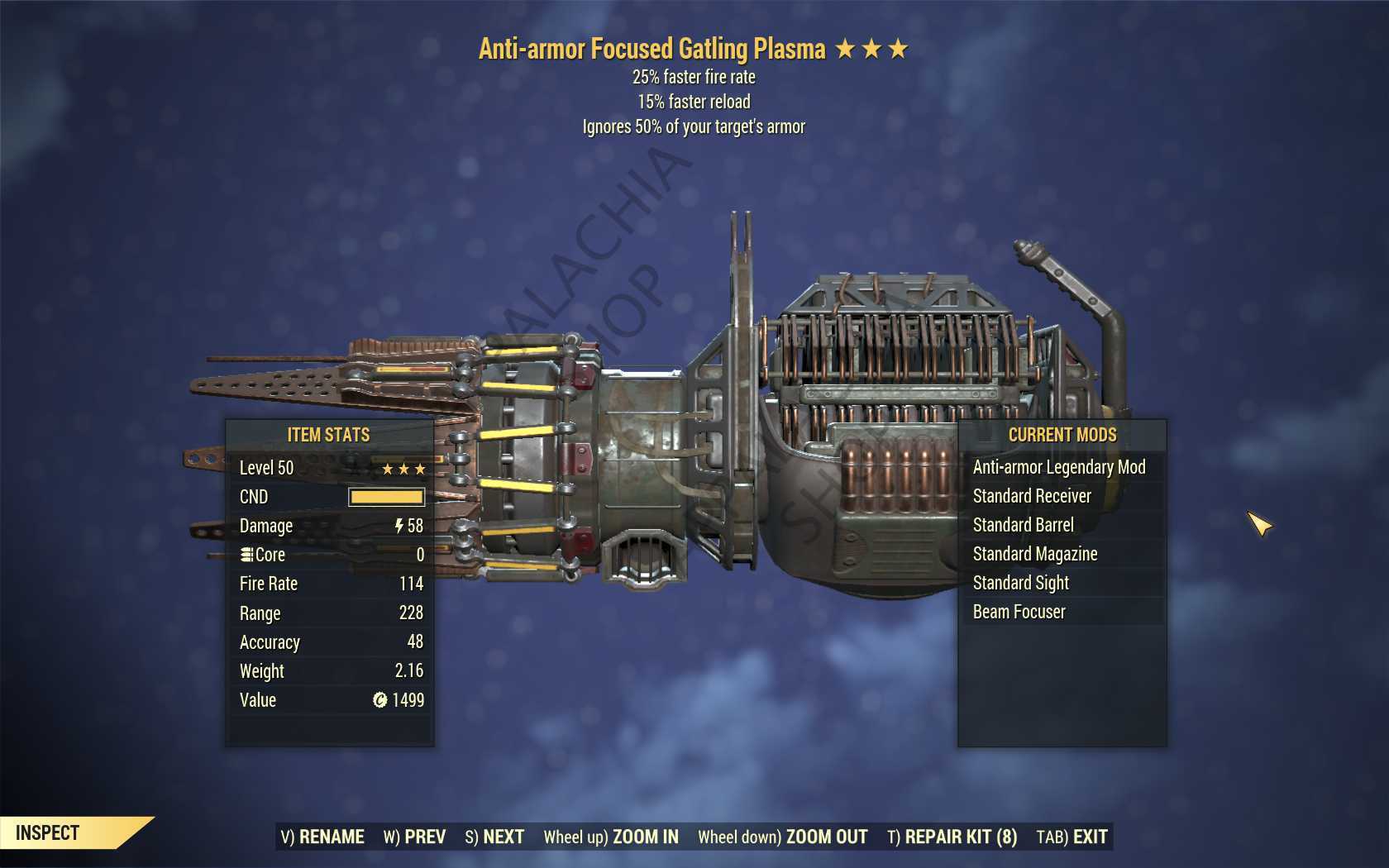Show the NEXT item
The width and height of the screenshot is (1389, 868).
(x=494, y=837)
